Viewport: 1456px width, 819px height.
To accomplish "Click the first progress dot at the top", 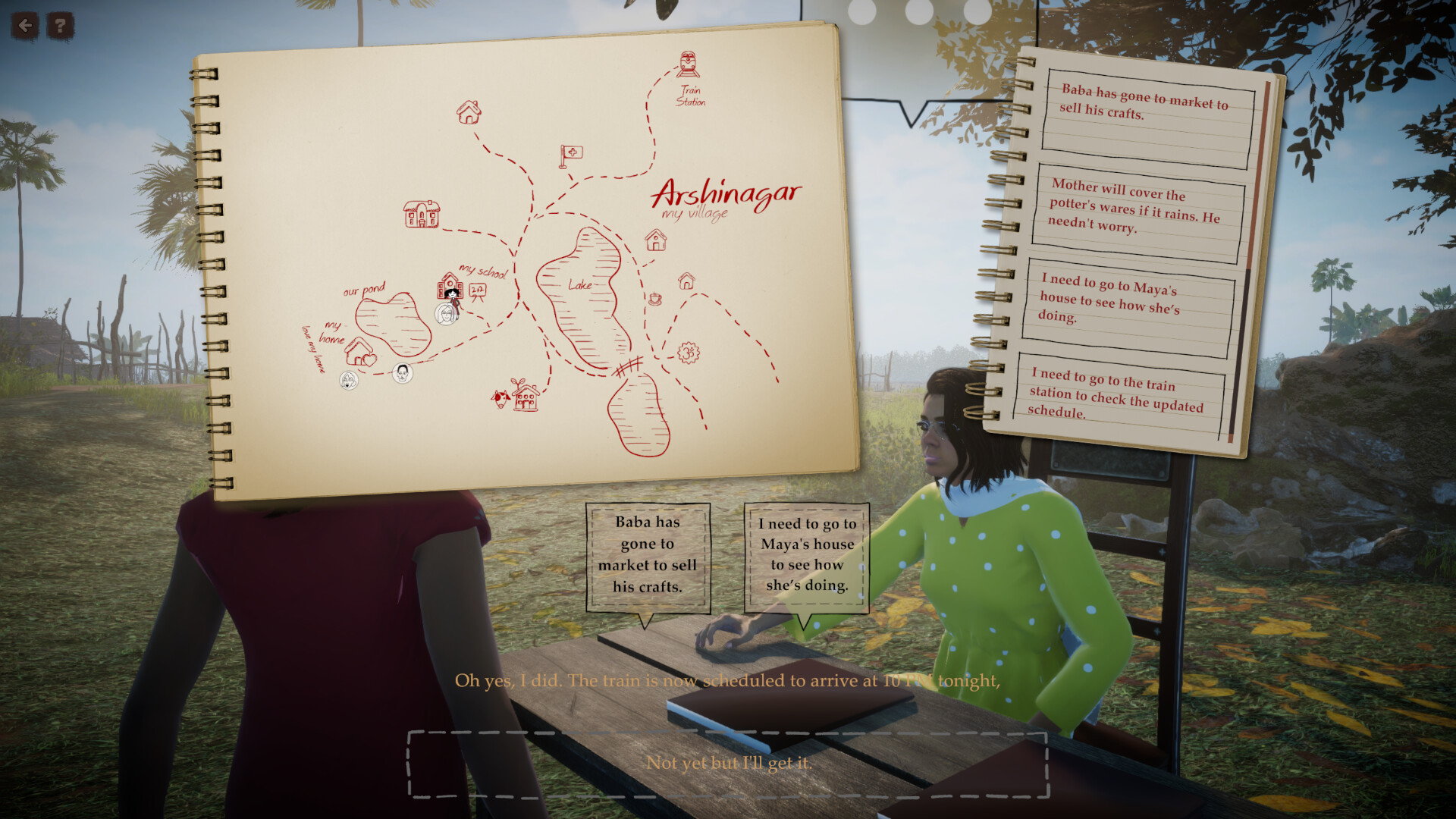I will (861, 11).
